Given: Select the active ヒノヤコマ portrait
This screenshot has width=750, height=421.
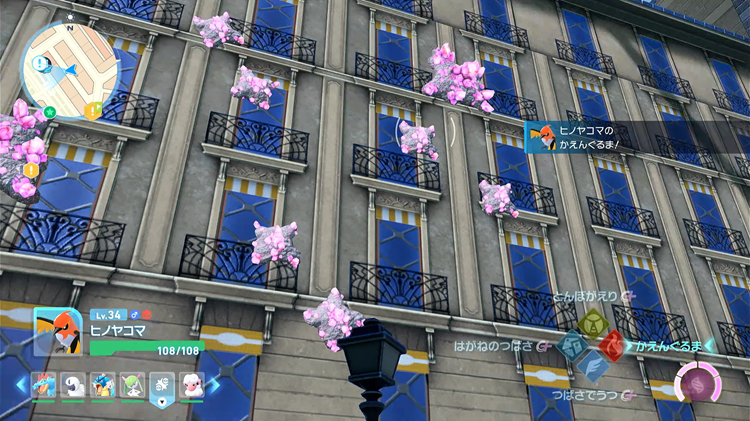Looking at the screenshot, I should point(57,330).
